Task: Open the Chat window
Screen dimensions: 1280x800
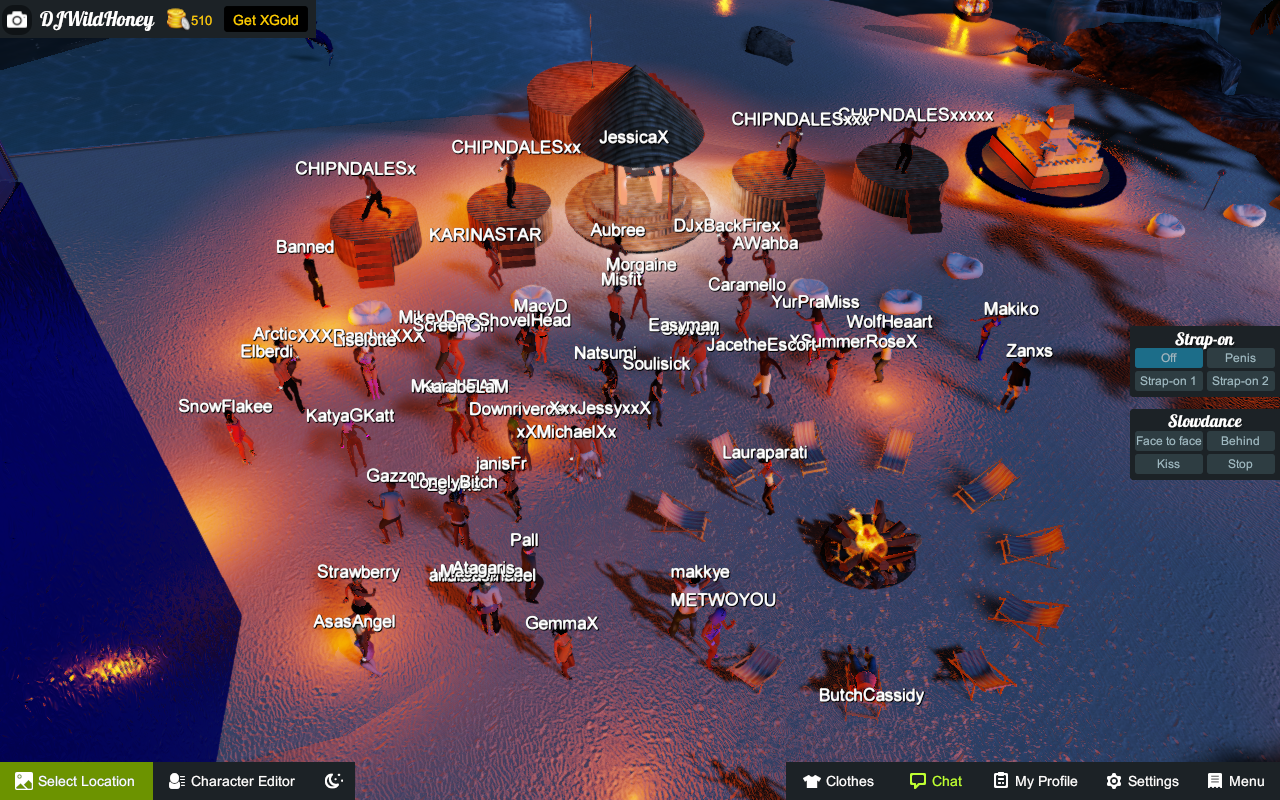Action: coord(935,781)
